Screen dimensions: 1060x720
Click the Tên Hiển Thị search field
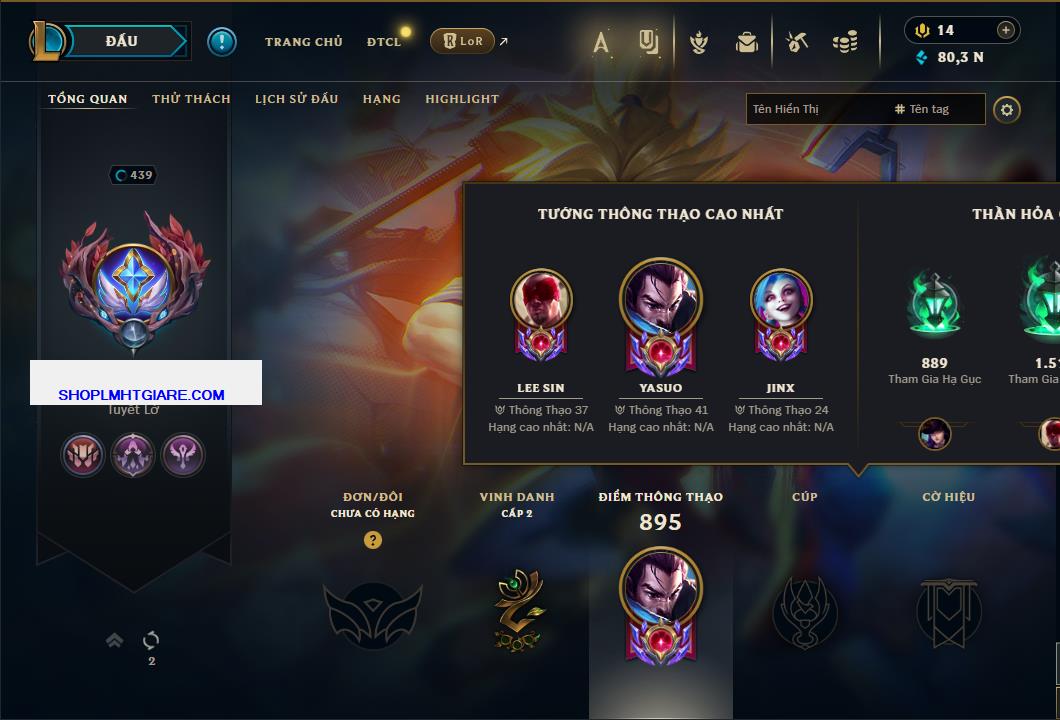pyautogui.click(x=815, y=109)
